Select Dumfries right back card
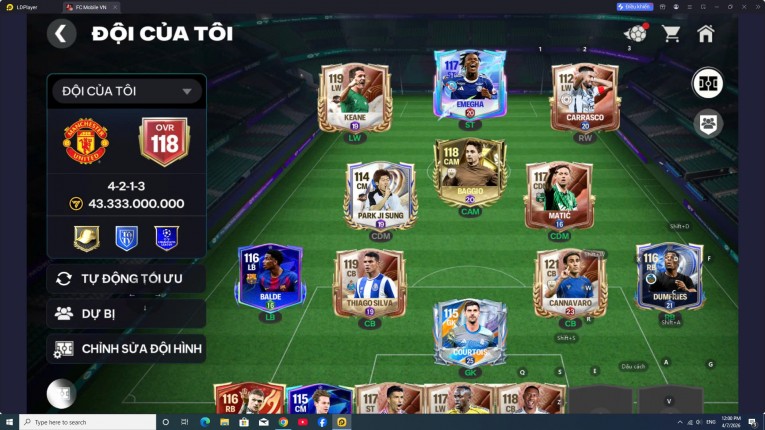Image resolution: width=765 pixels, height=430 pixels. pos(669,278)
